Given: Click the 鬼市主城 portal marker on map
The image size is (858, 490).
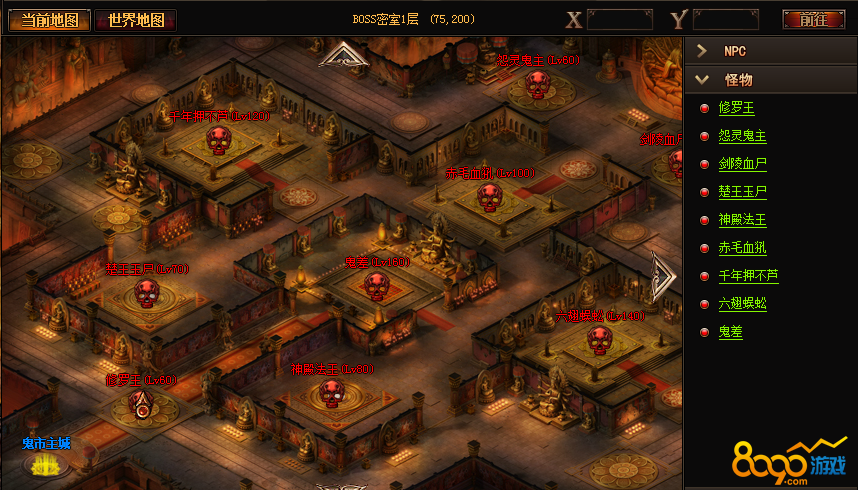Looking at the screenshot, I should [x=43, y=464].
